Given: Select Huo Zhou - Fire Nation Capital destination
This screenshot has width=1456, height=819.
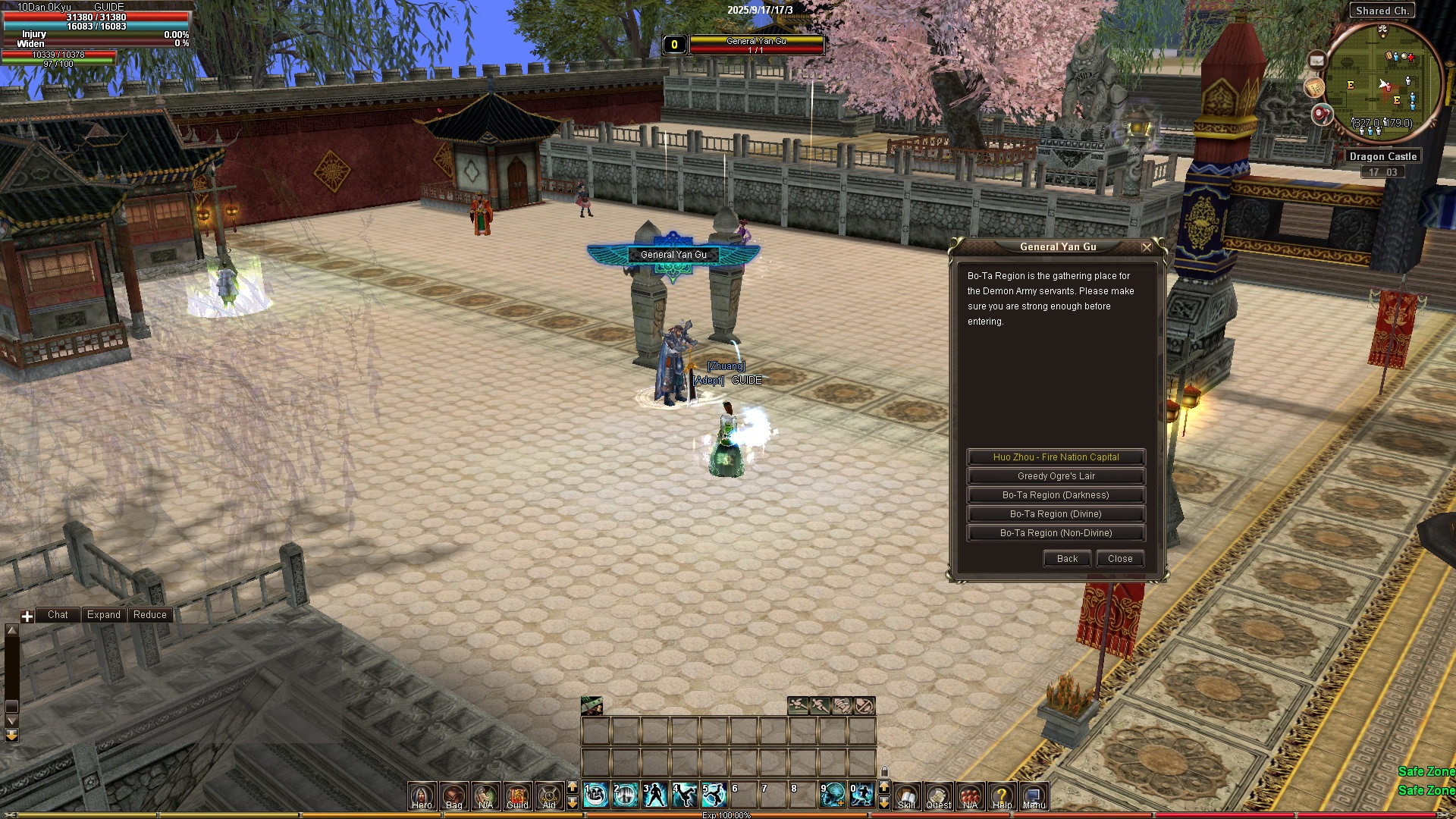Looking at the screenshot, I should coord(1056,457).
